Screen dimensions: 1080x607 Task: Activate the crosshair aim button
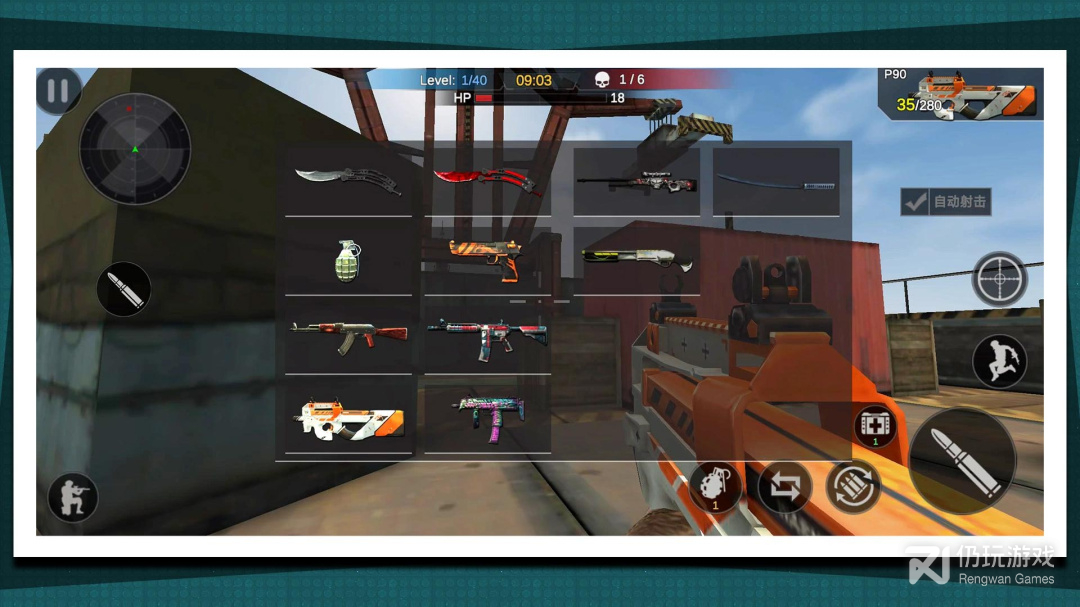(x=1000, y=279)
